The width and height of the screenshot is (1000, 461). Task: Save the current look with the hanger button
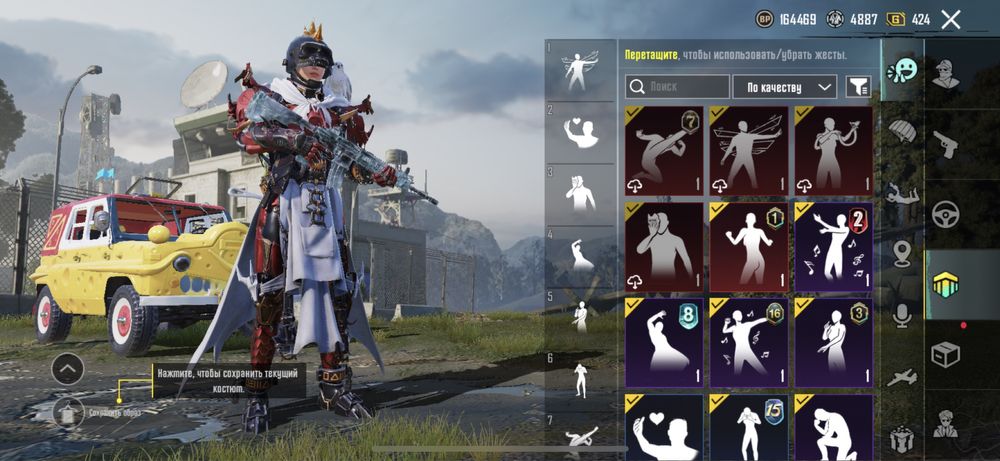point(68,412)
